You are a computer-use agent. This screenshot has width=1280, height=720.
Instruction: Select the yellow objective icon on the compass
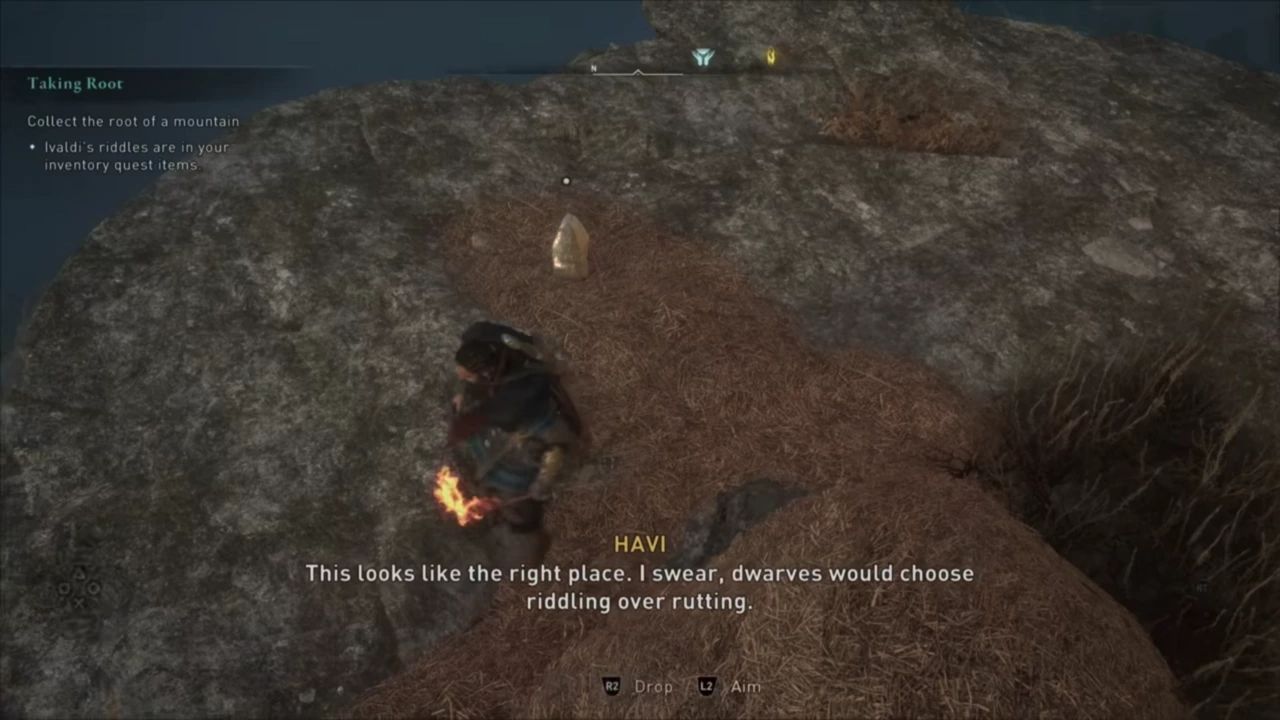pos(770,58)
